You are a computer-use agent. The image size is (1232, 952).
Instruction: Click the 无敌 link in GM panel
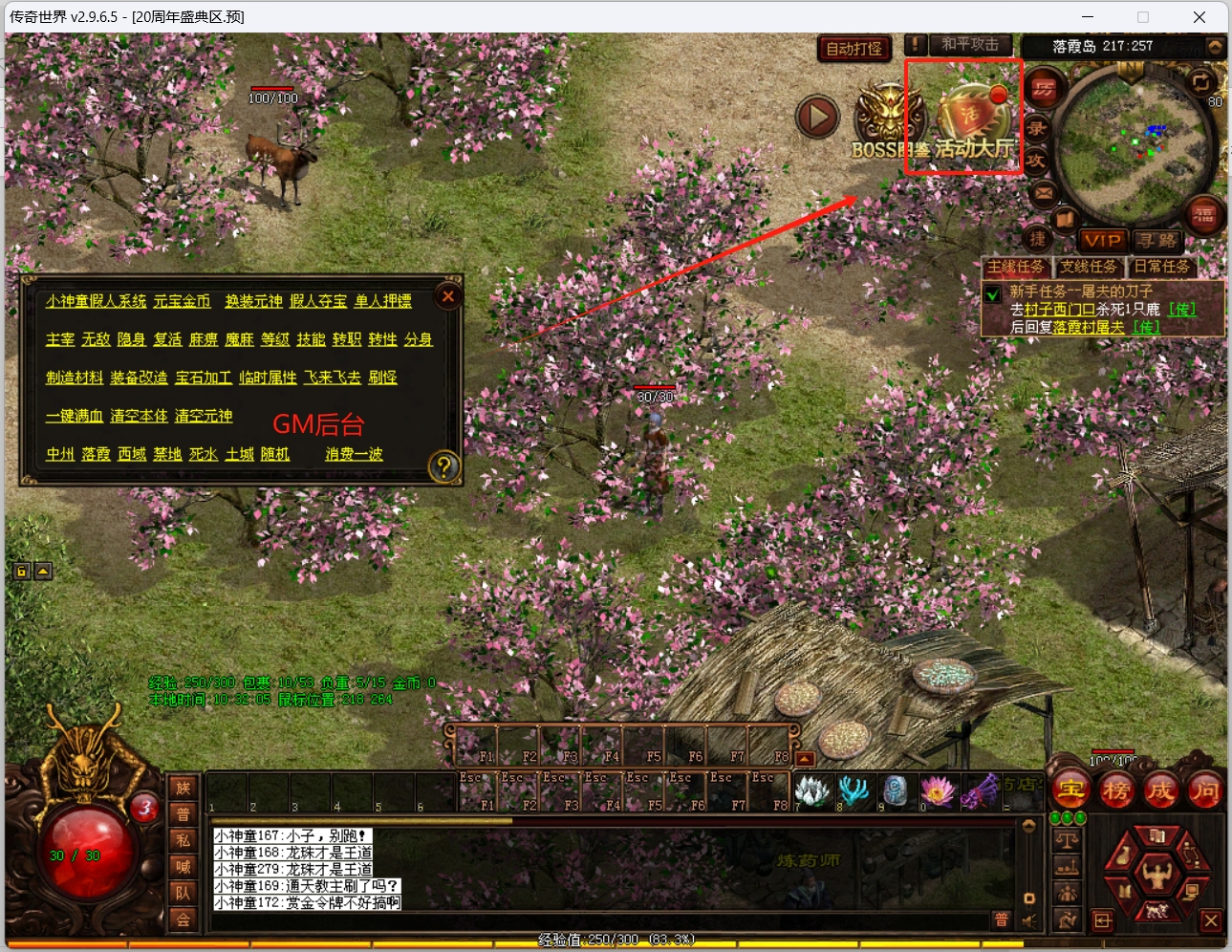(x=96, y=339)
